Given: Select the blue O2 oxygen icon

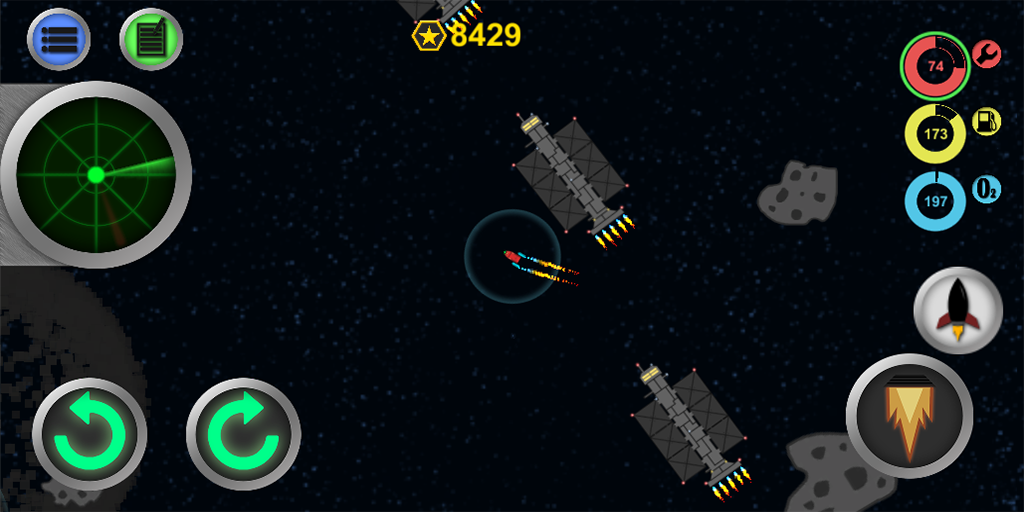Looking at the screenshot, I should [987, 189].
